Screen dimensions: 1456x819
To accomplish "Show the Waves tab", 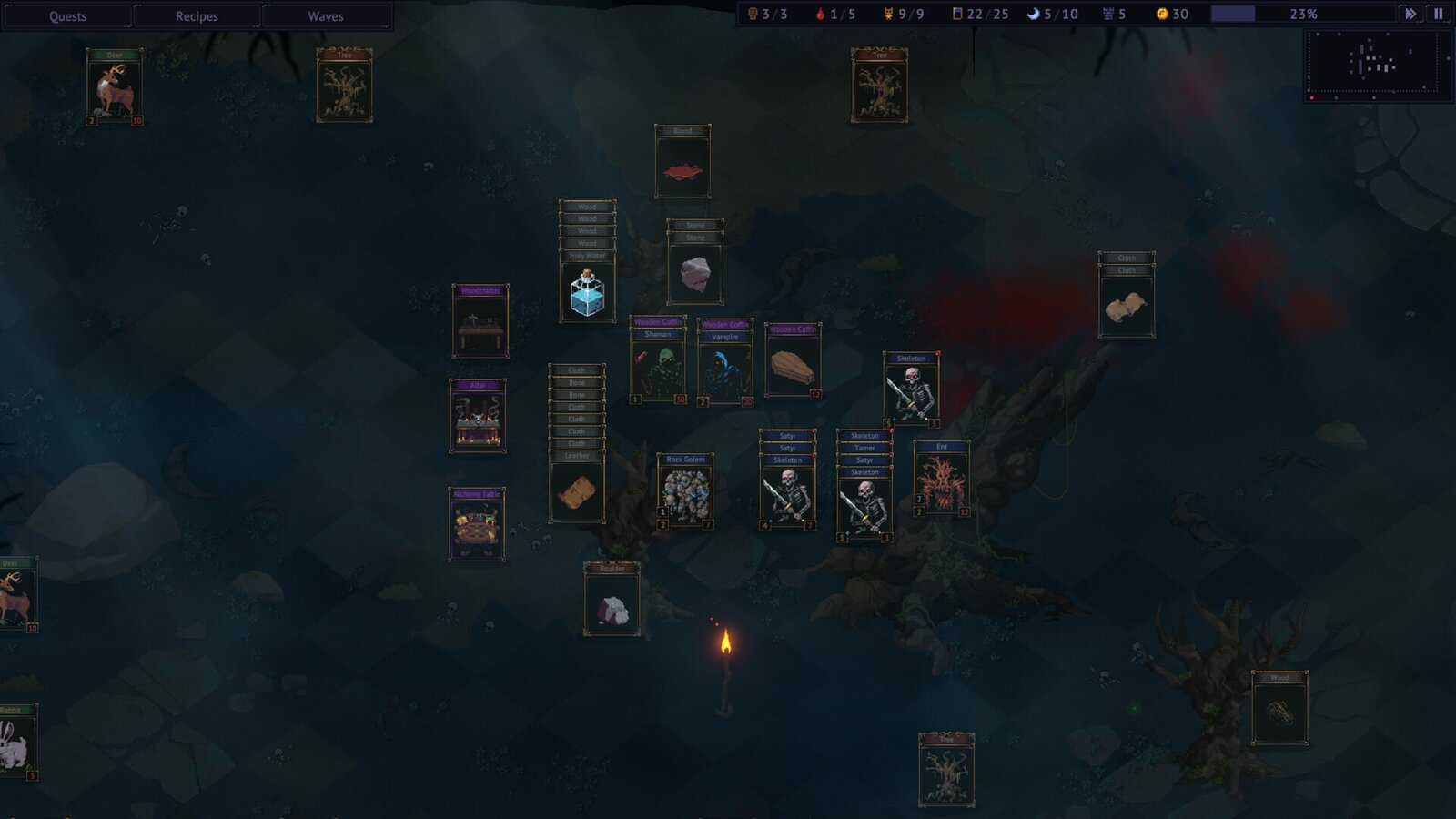I will [x=326, y=16].
